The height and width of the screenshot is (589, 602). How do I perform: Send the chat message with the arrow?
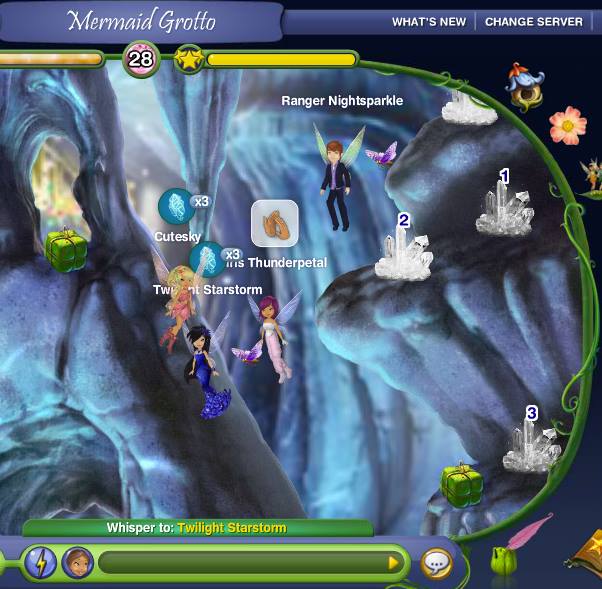[x=393, y=563]
